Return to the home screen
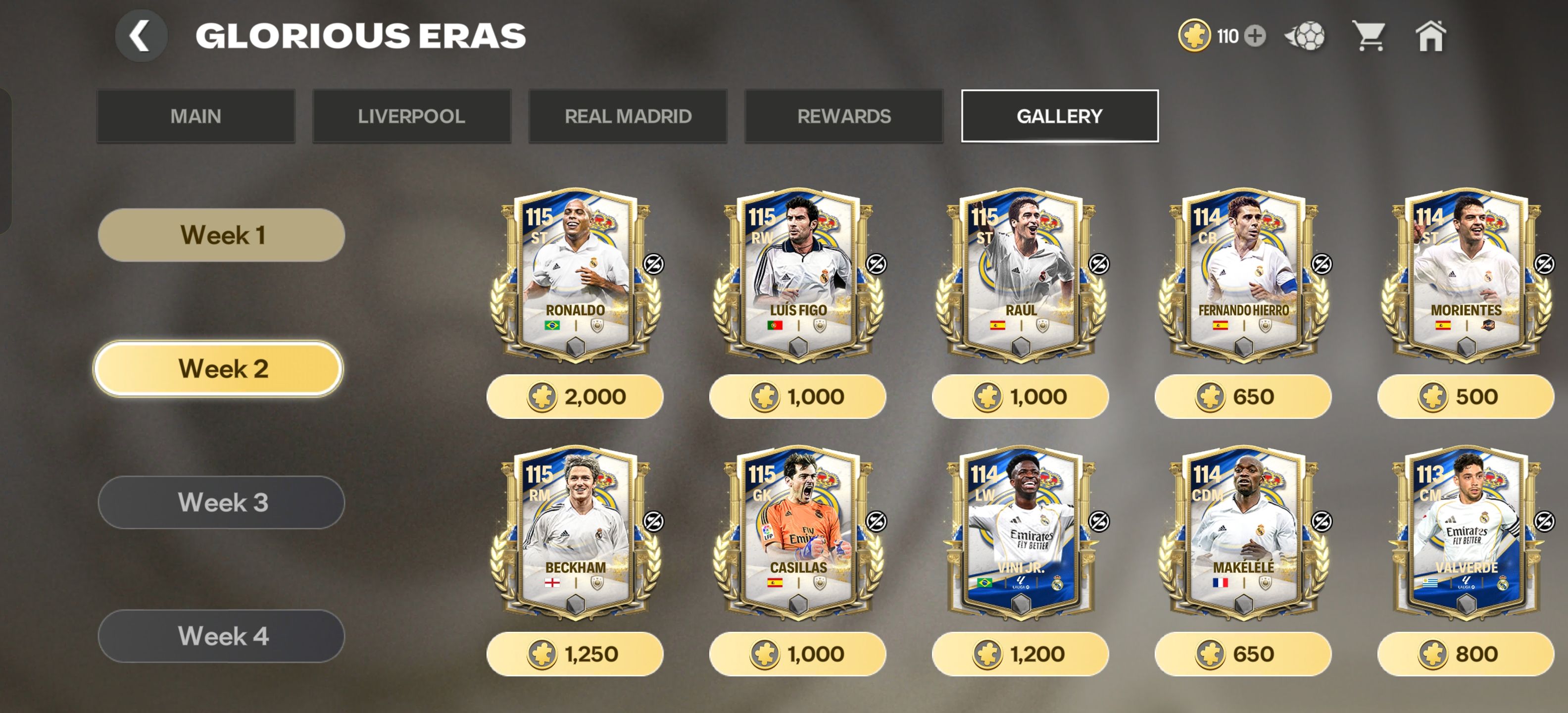 pyautogui.click(x=1430, y=36)
